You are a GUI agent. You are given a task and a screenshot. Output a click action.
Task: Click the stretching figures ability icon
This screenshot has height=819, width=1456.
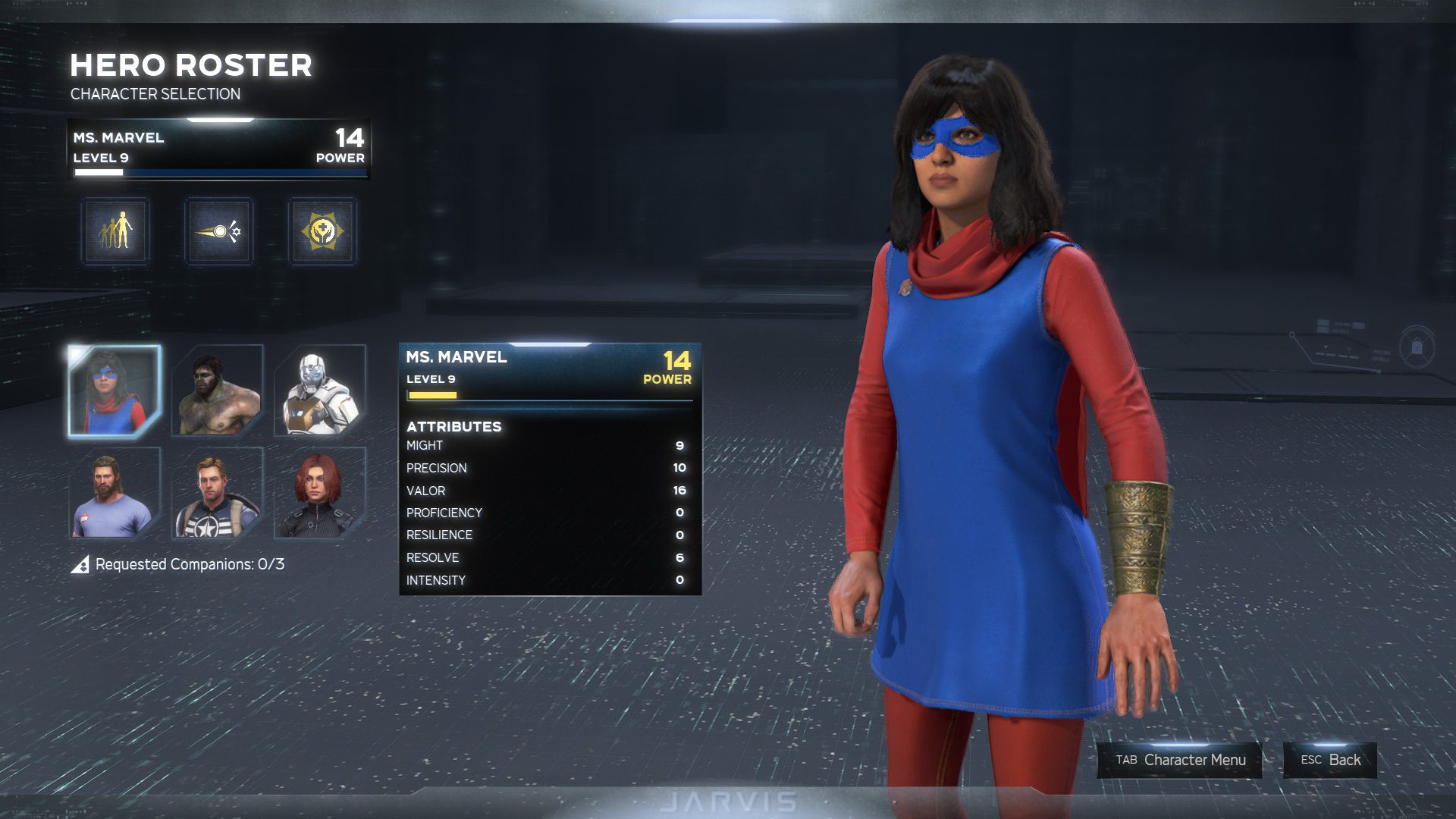click(x=116, y=231)
